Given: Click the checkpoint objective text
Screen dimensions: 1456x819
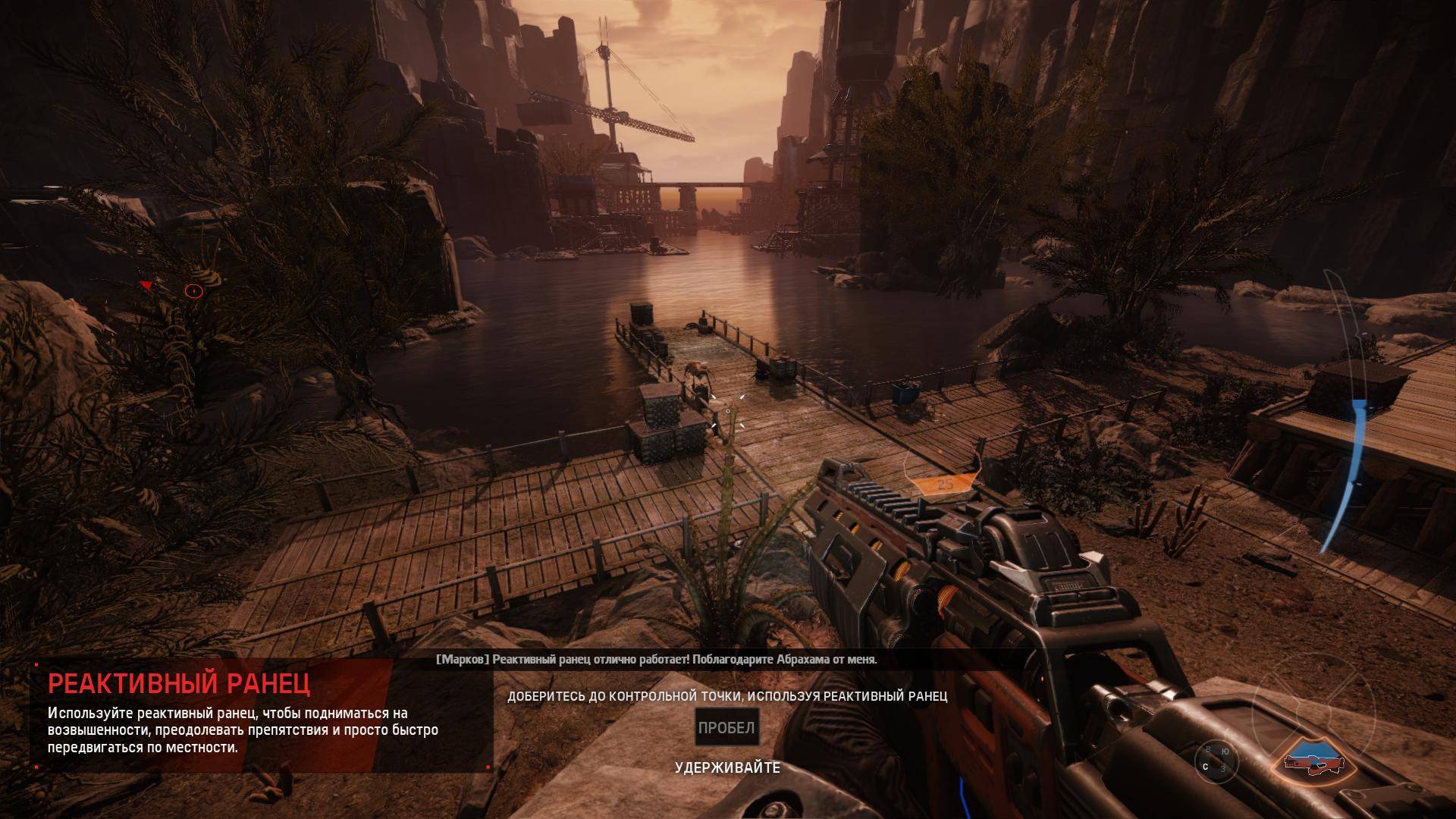Looking at the screenshot, I should 726,696.
